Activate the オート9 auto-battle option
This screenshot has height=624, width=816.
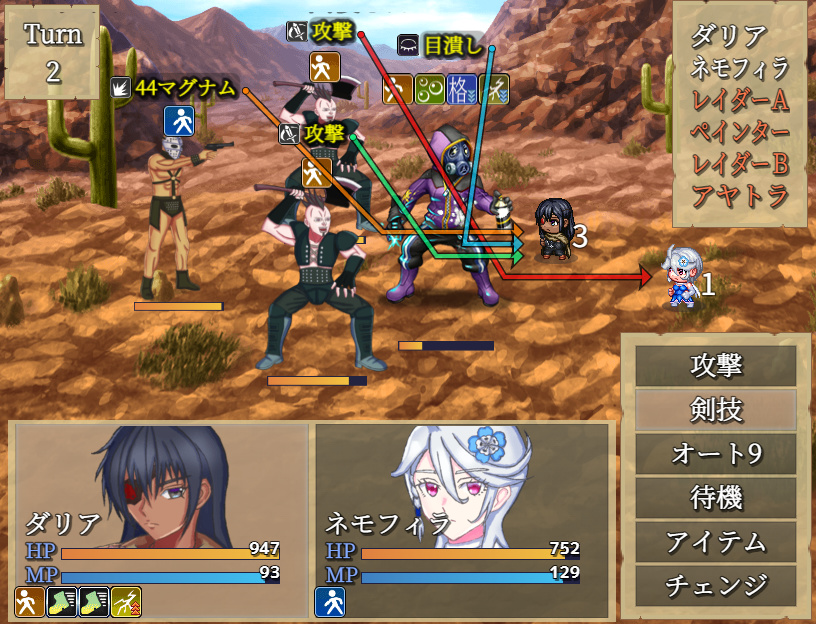coord(716,454)
